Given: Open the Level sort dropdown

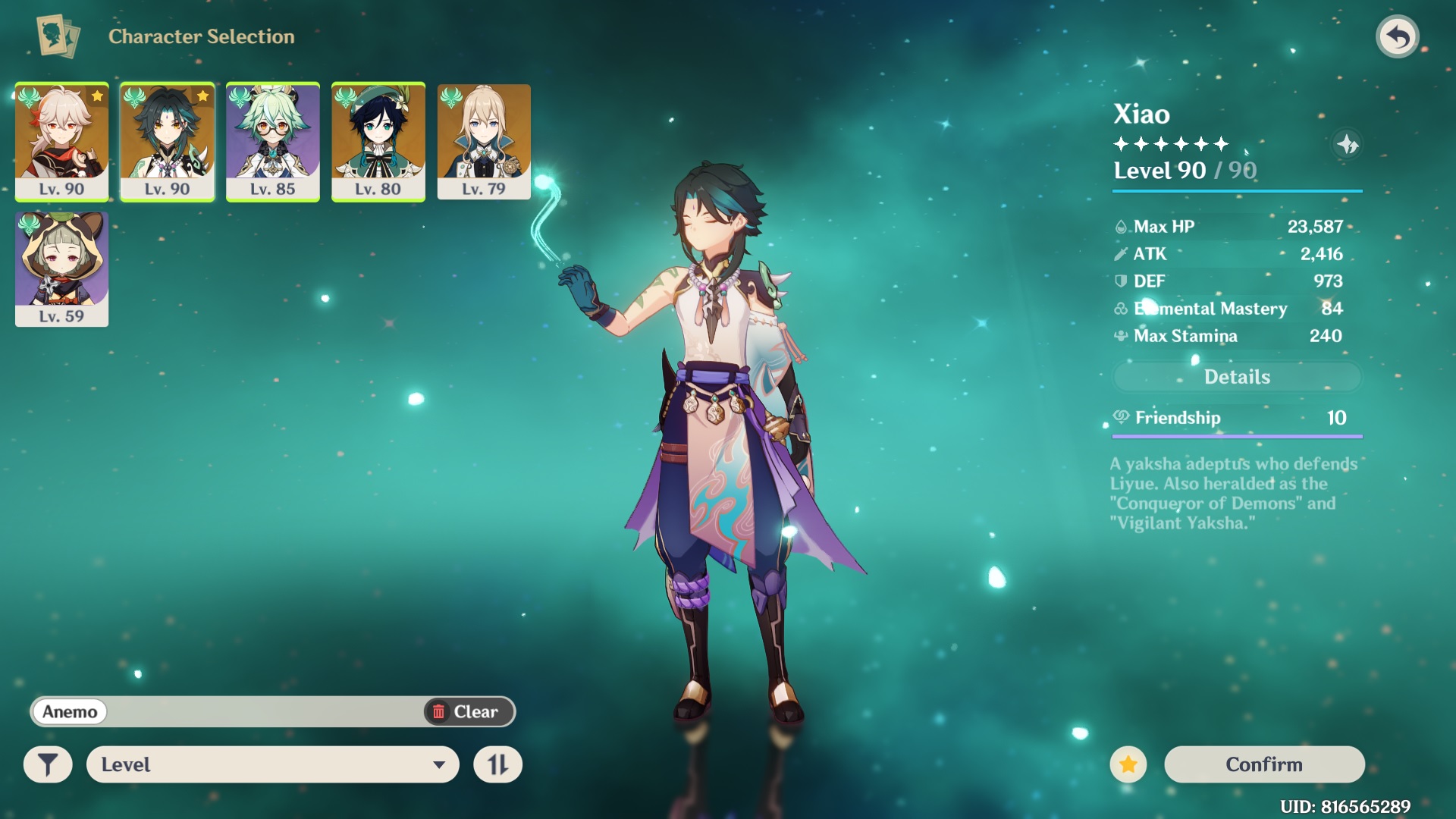Looking at the screenshot, I should (x=273, y=764).
